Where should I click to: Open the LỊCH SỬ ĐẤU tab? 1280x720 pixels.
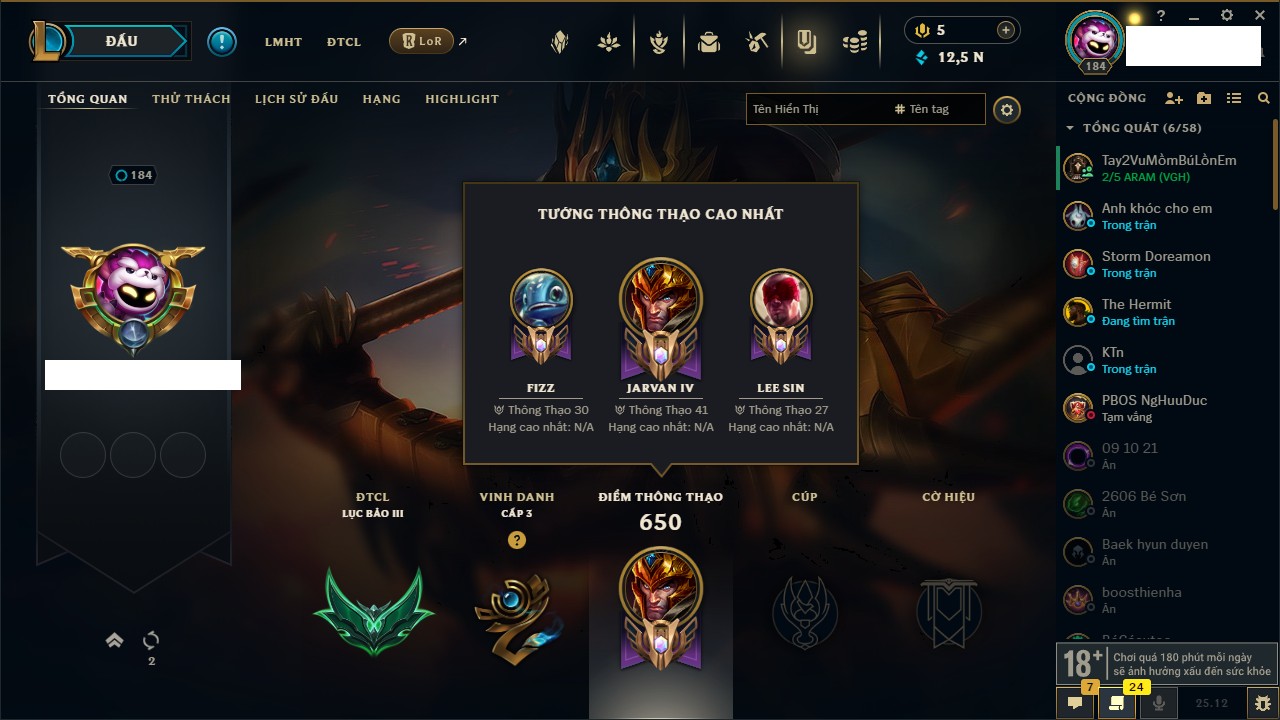pyautogui.click(x=296, y=99)
